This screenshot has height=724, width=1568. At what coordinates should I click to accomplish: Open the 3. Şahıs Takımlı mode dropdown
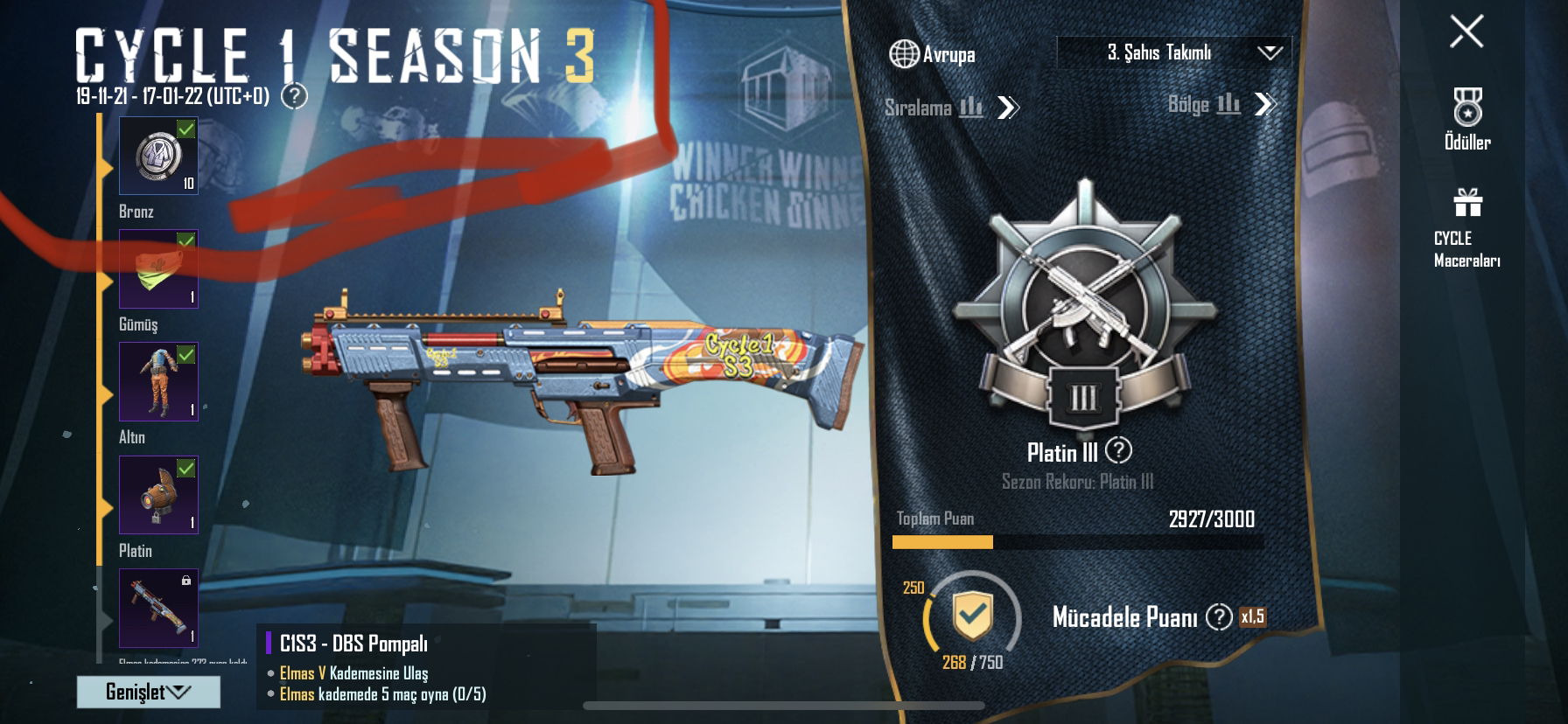pyautogui.click(x=1173, y=52)
